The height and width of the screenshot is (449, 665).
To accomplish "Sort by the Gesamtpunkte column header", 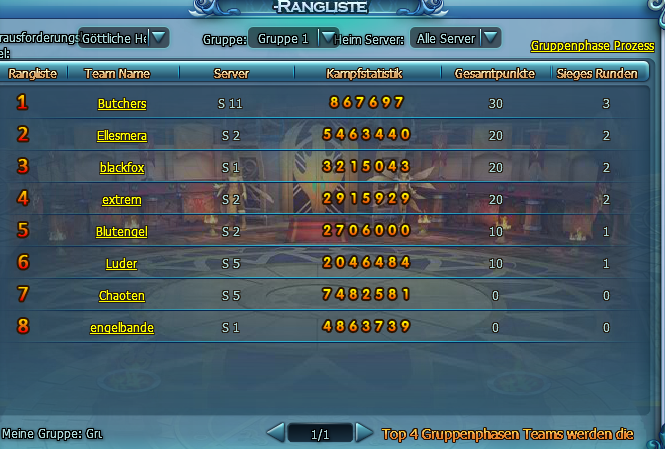I will (x=494, y=74).
